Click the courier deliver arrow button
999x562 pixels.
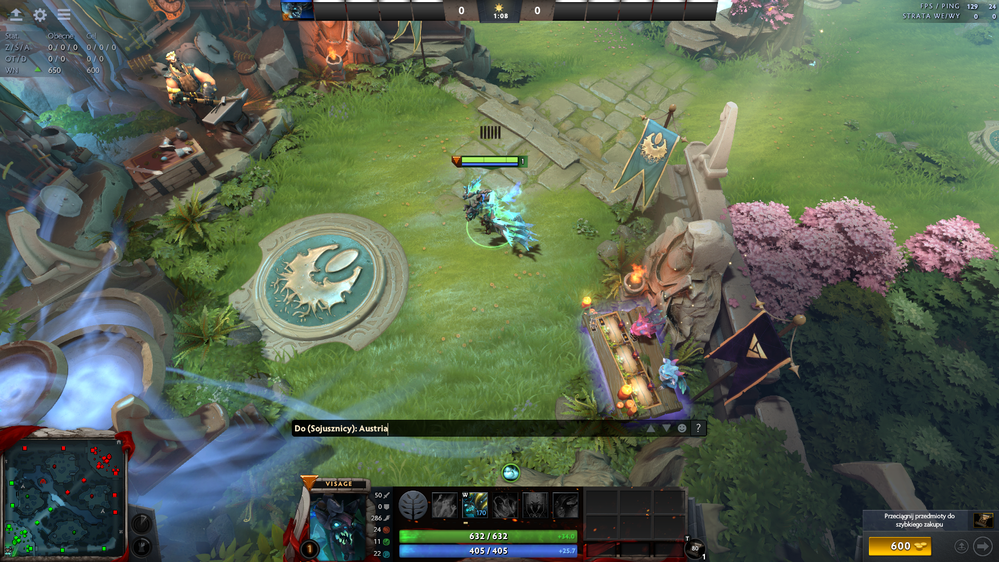coord(982,546)
